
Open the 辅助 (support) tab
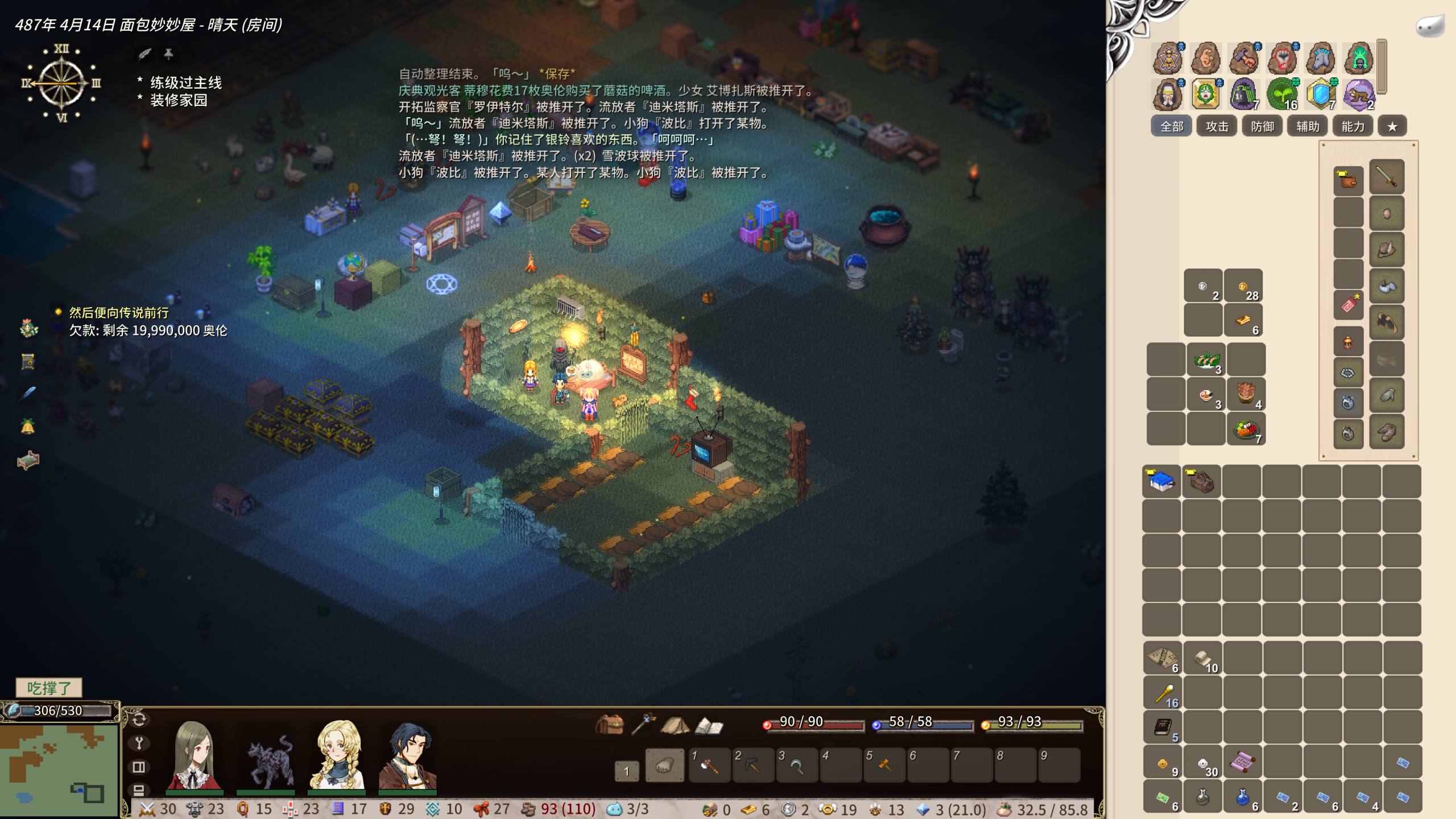click(x=1308, y=126)
